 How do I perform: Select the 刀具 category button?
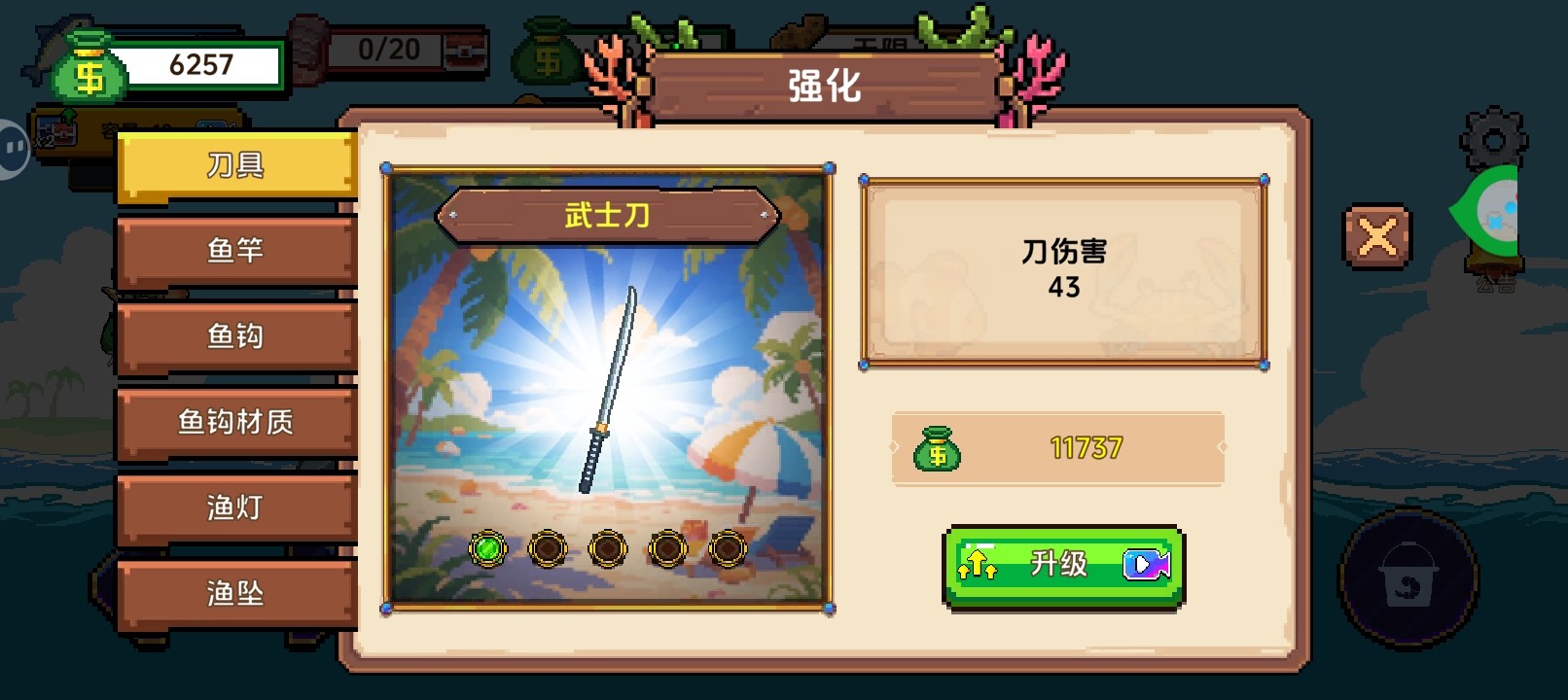click(233, 163)
